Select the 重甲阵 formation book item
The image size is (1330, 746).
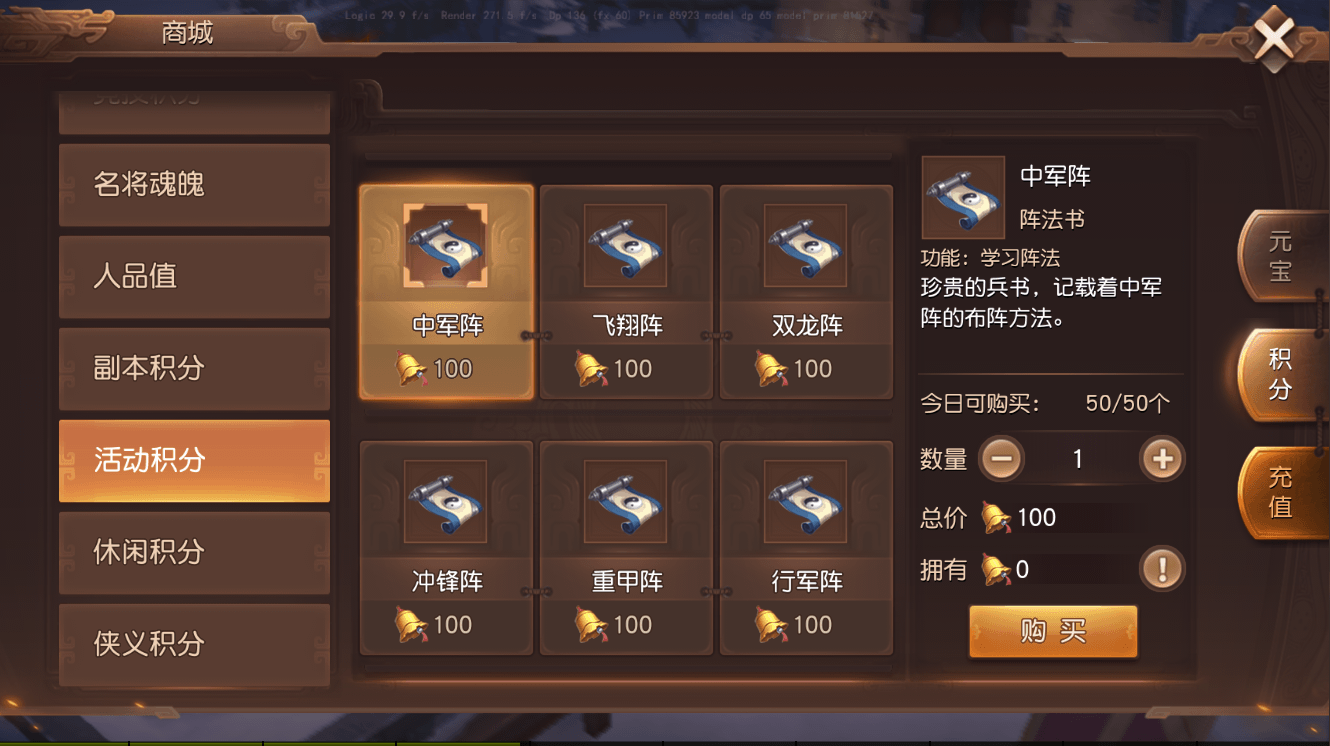pyautogui.click(x=626, y=545)
